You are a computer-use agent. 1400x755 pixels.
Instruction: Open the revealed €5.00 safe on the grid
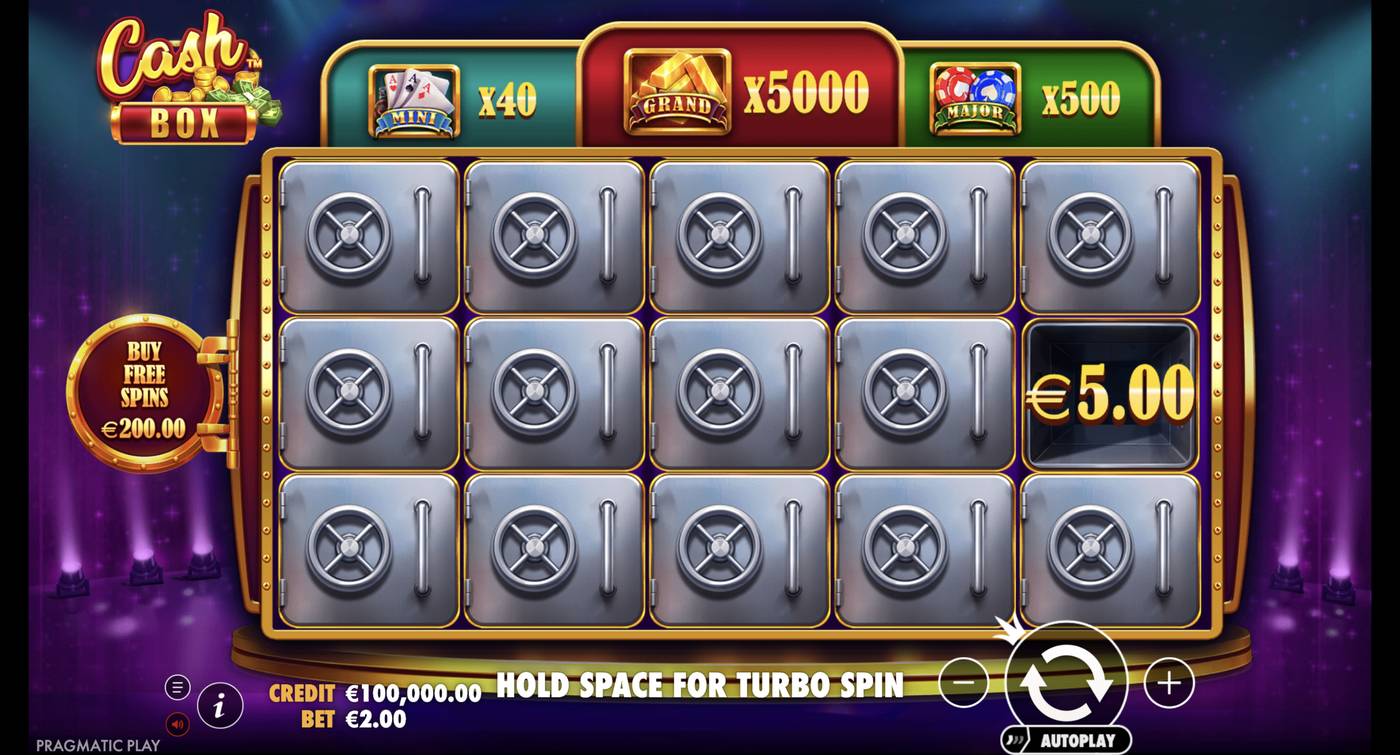pos(1110,395)
